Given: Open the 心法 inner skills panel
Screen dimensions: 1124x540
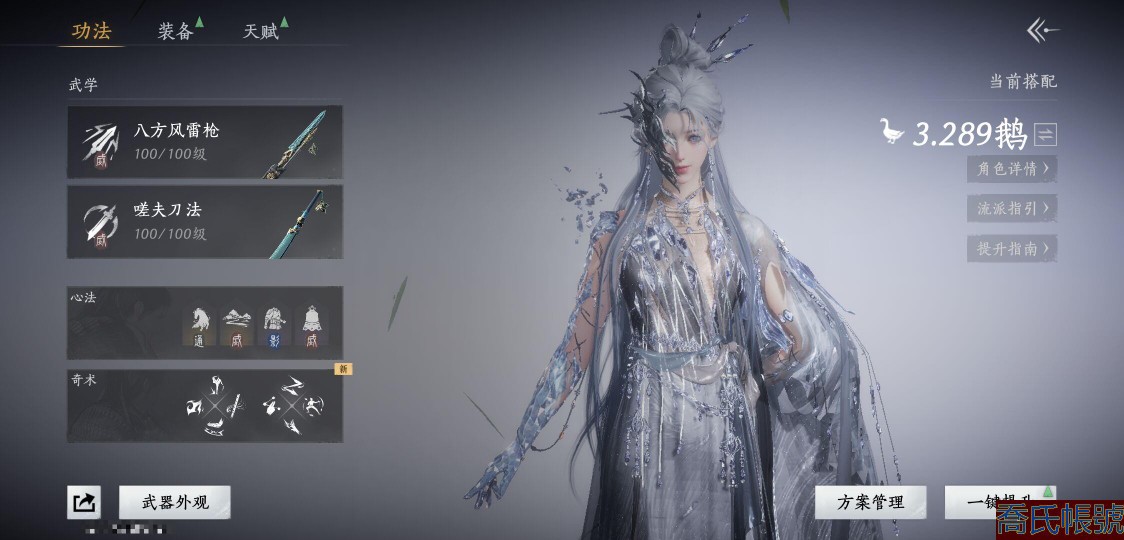Looking at the screenshot, I should point(205,322).
